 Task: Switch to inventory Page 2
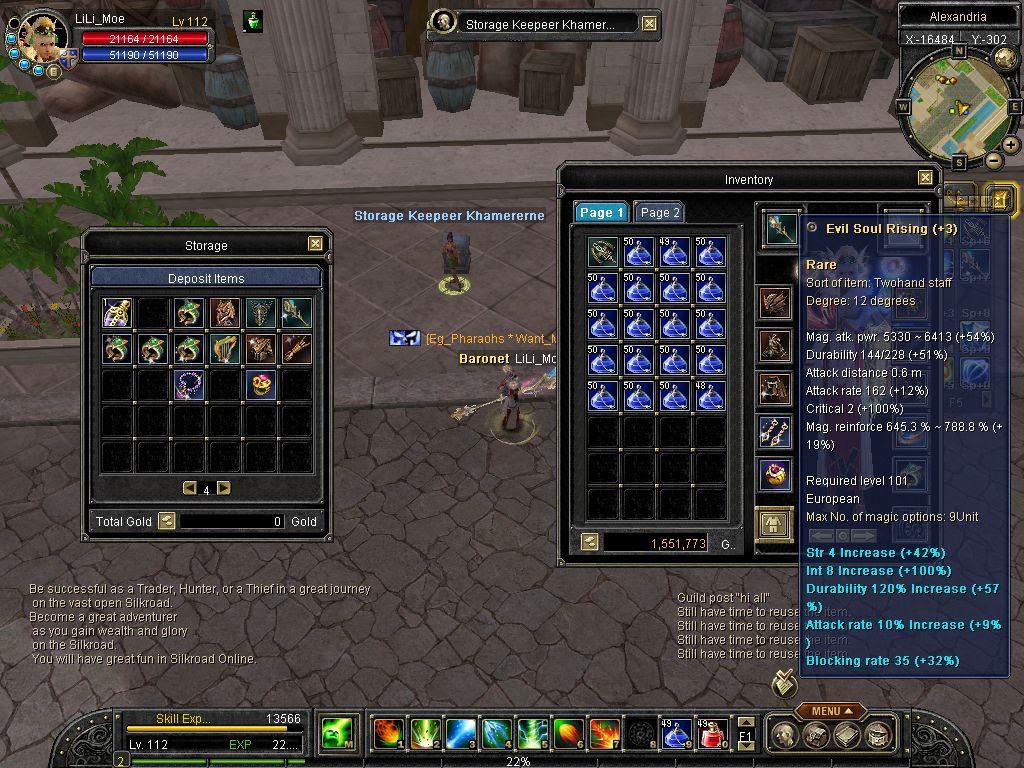coord(660,212)
